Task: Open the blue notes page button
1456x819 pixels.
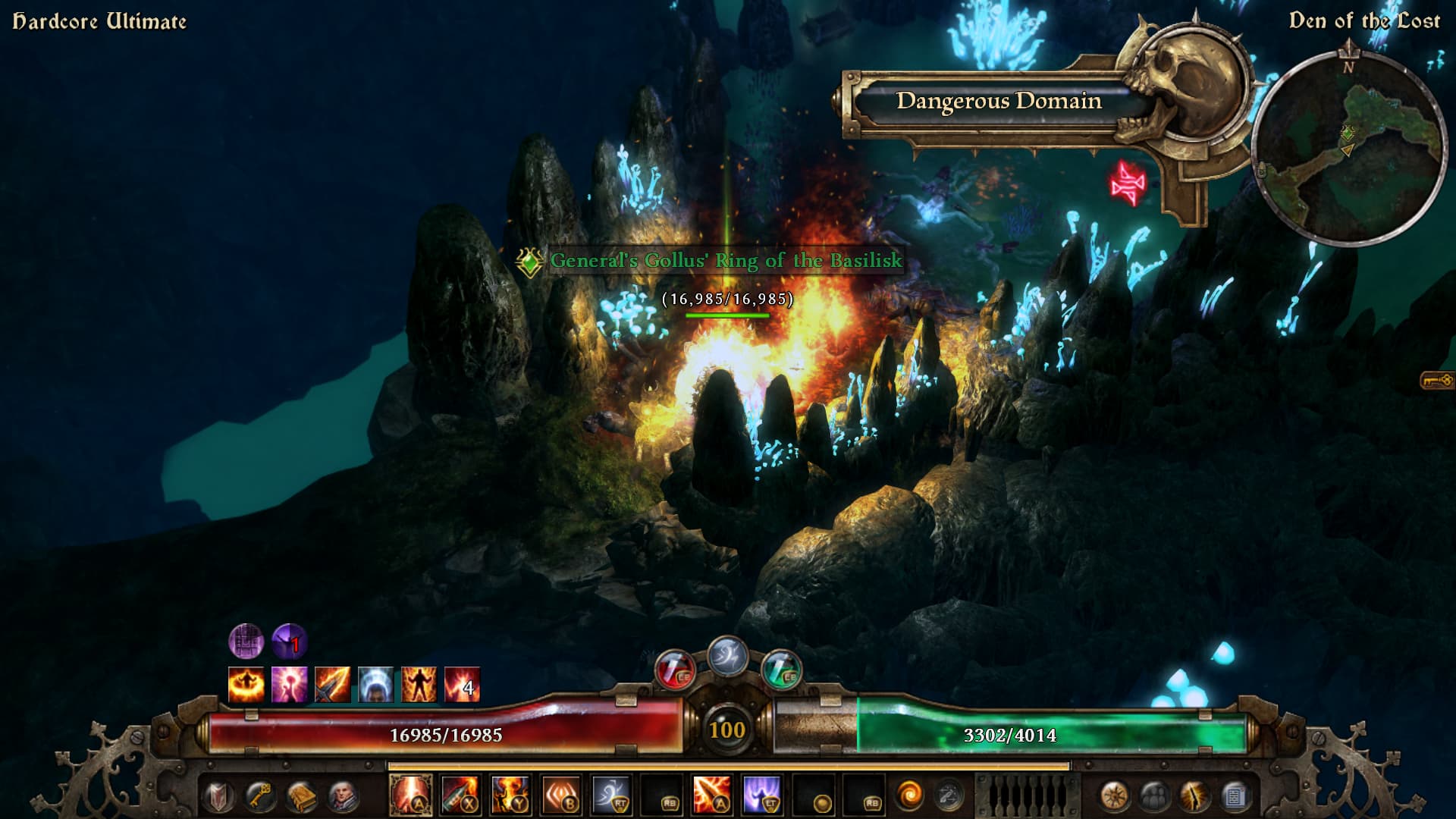Action: pos(1236,796)
